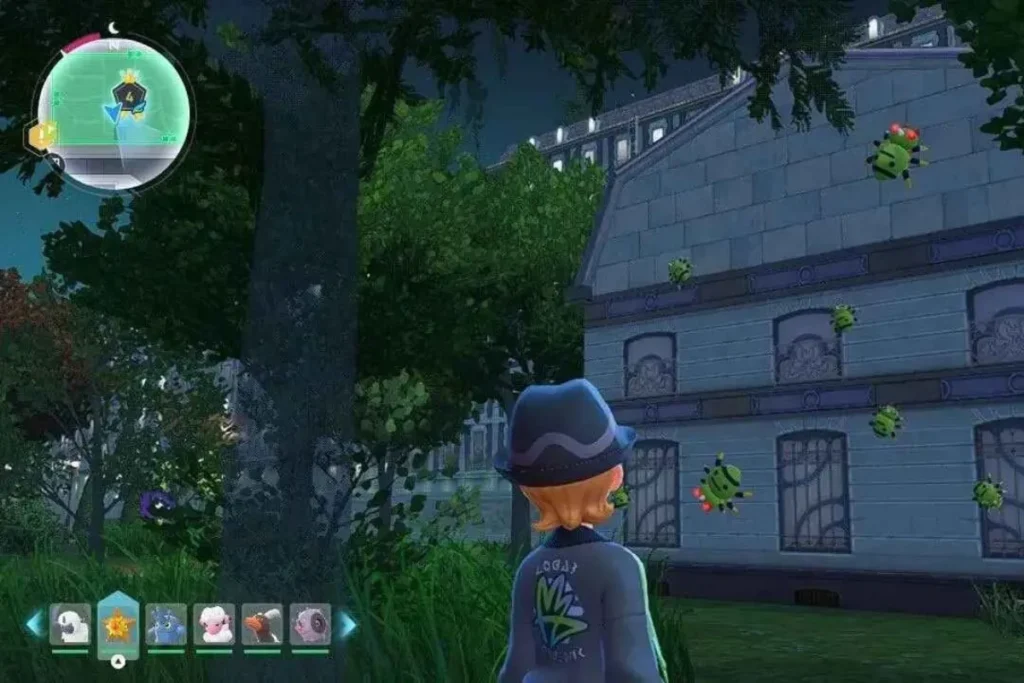Pick the Flaaffy party slot

(x=214, y=624)
